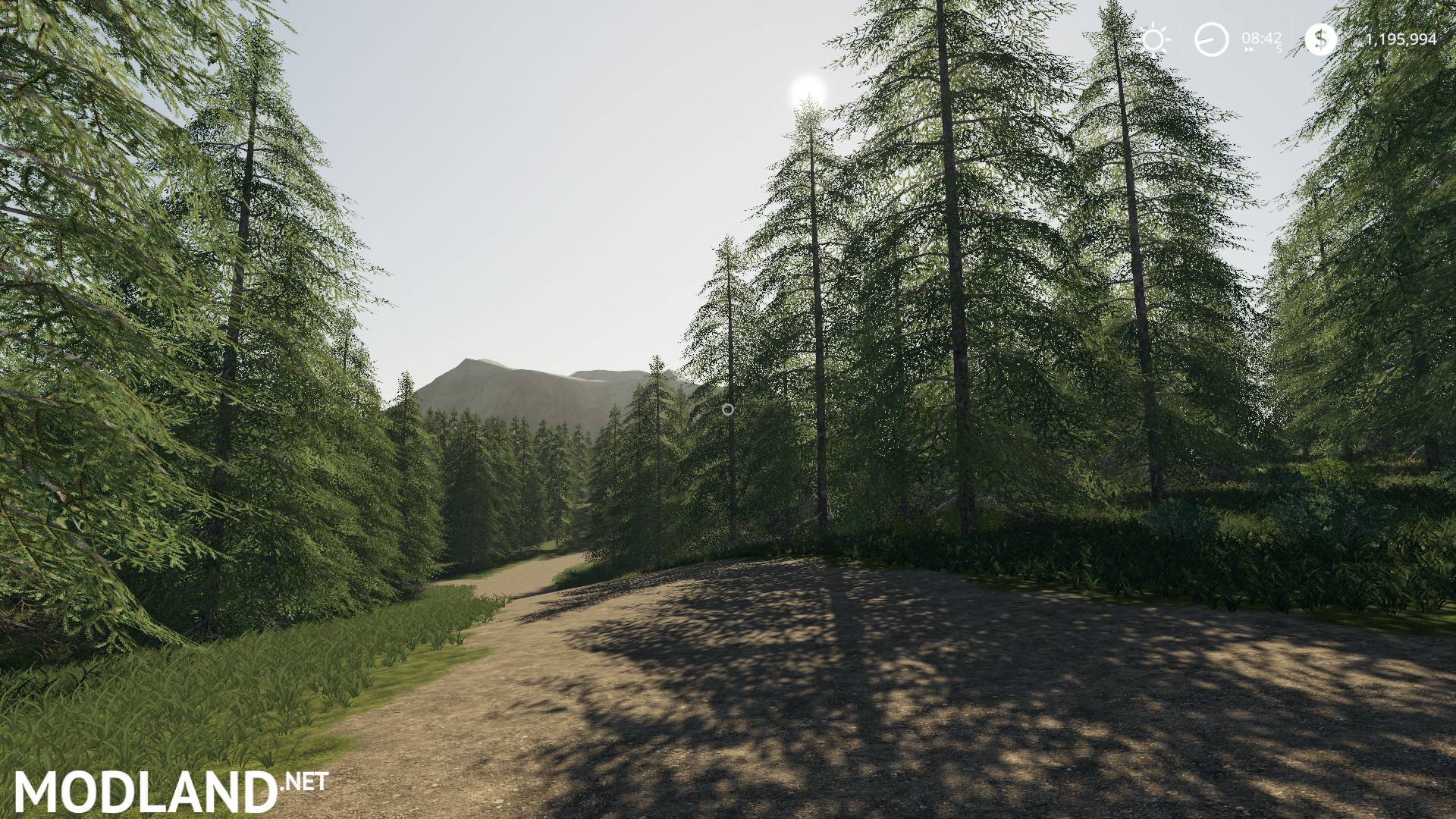Select the 08:42 time display
Image resolution: width=1456 pixels, height=819 pixels.
point(1262,36)
